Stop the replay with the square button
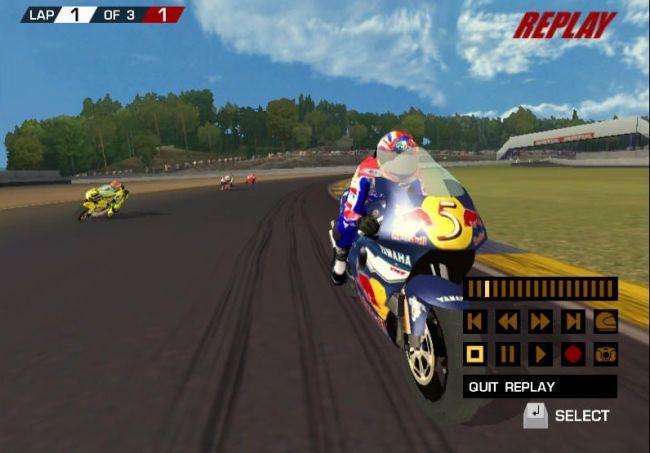 pyautogui.click(x=475, y=354)
